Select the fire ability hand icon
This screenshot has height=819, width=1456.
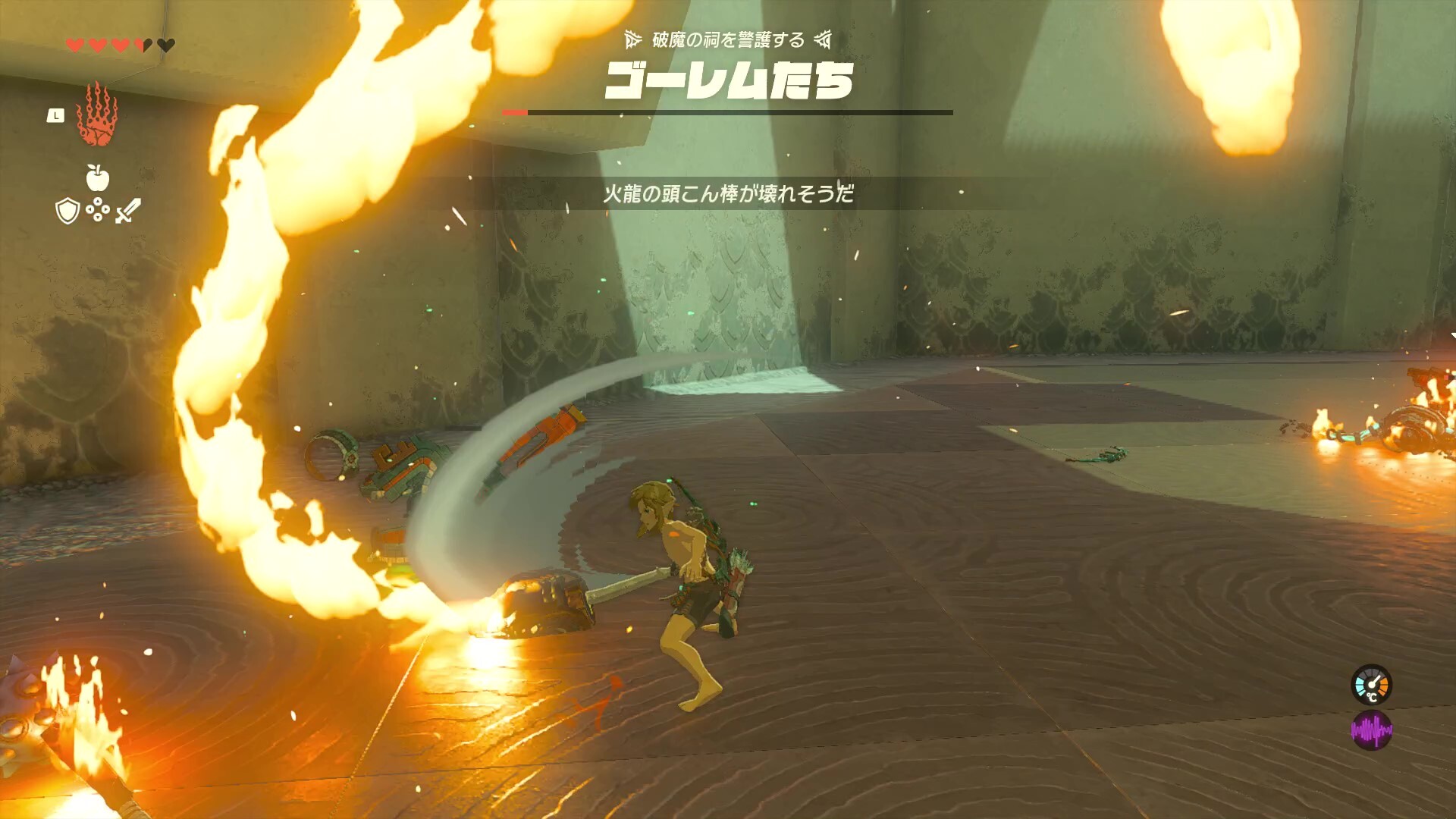[x=97, y=118]
